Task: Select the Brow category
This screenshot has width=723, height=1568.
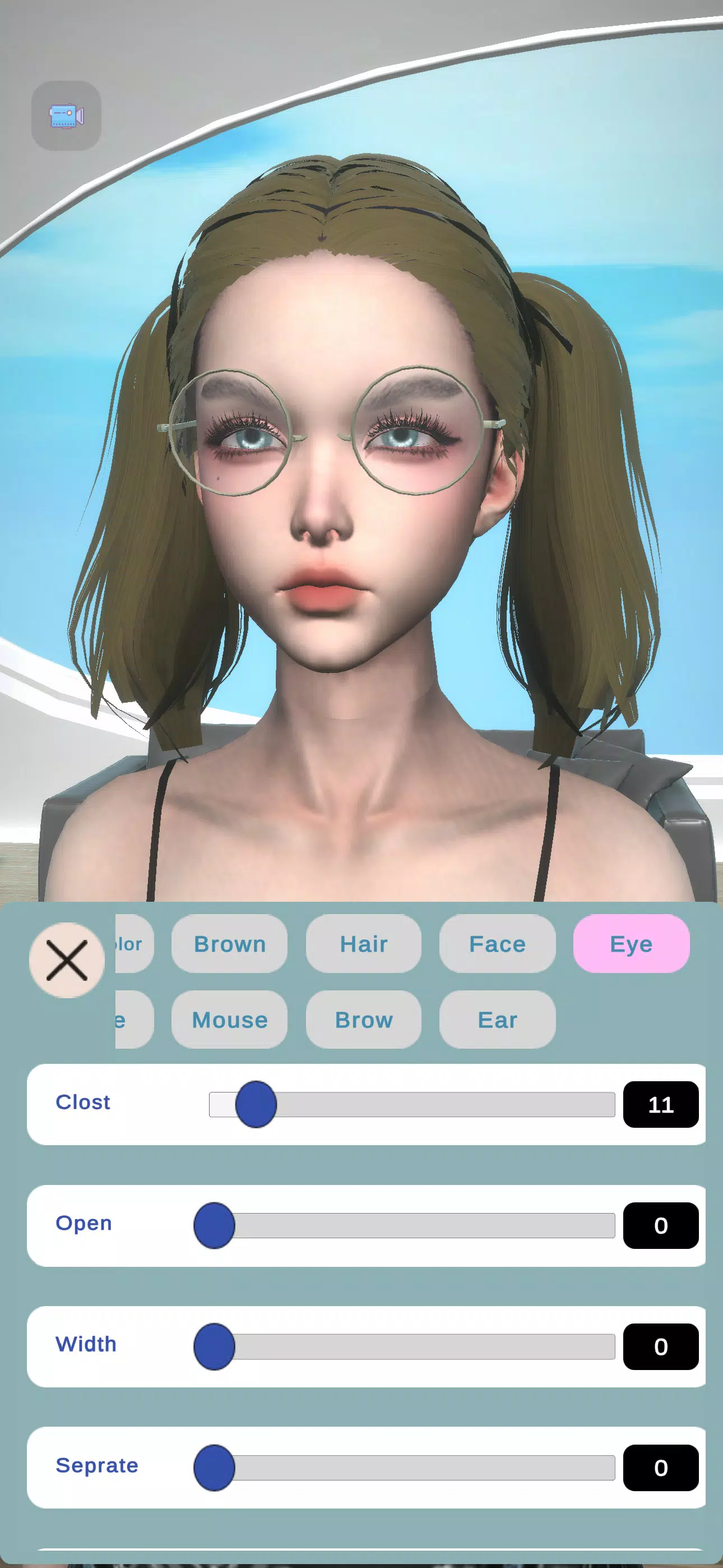Action: click(363, 1020)
